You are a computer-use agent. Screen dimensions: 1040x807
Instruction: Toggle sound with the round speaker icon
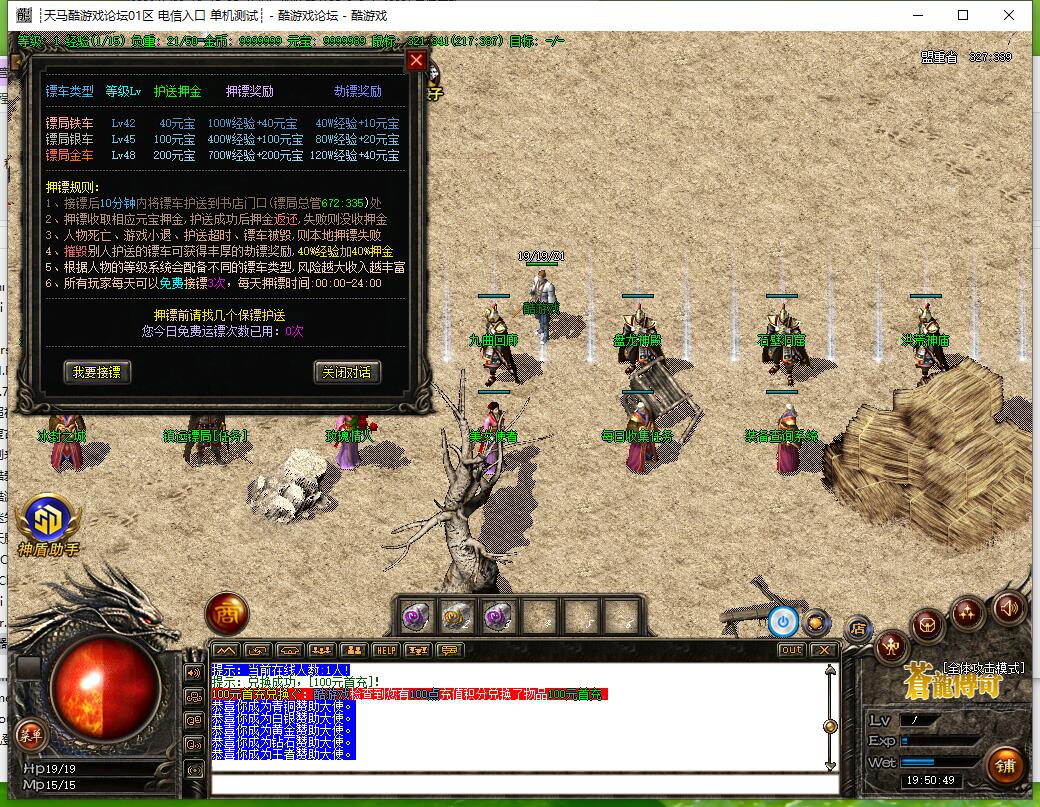click(1008, 606)
